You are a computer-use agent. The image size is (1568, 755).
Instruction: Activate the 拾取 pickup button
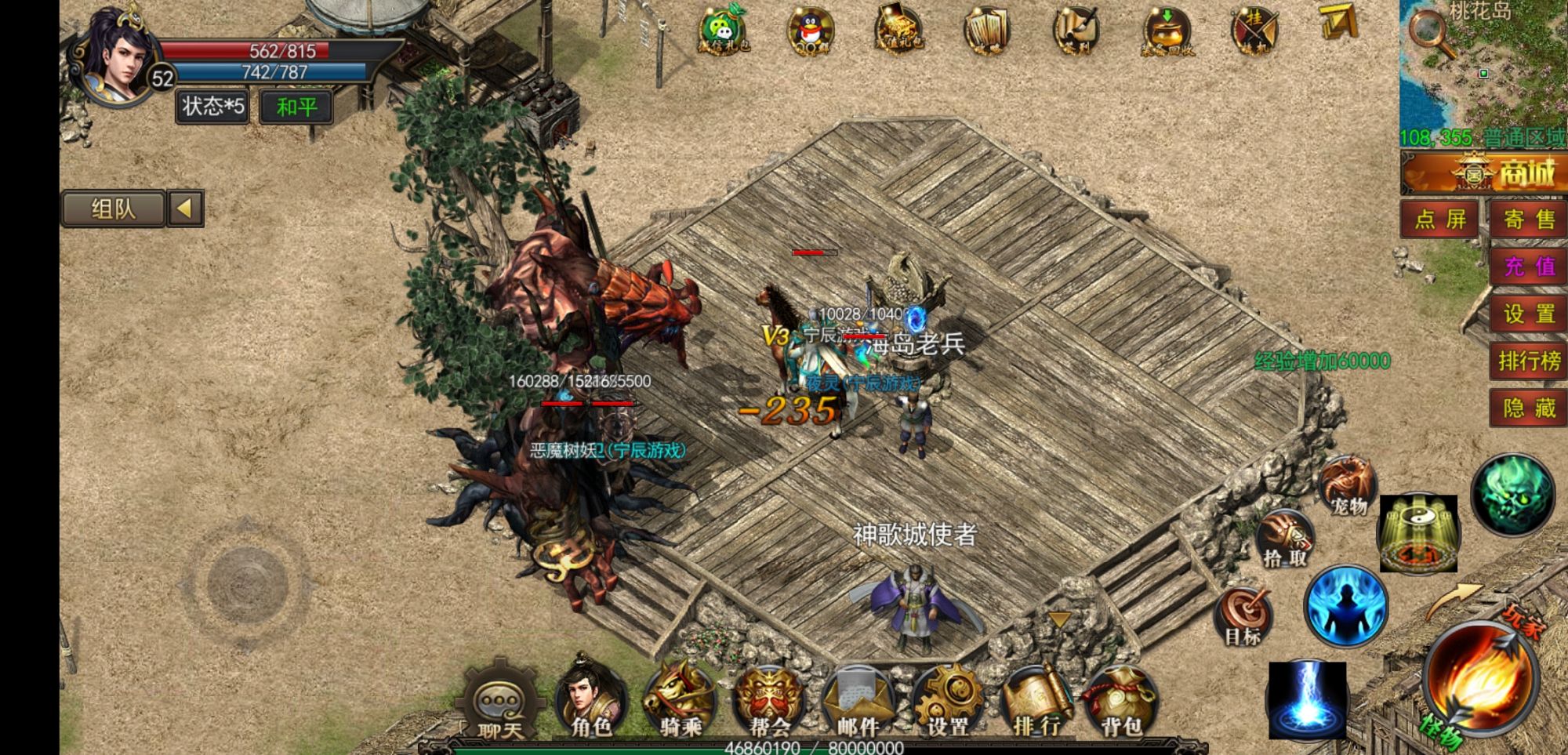point(1286,539)
